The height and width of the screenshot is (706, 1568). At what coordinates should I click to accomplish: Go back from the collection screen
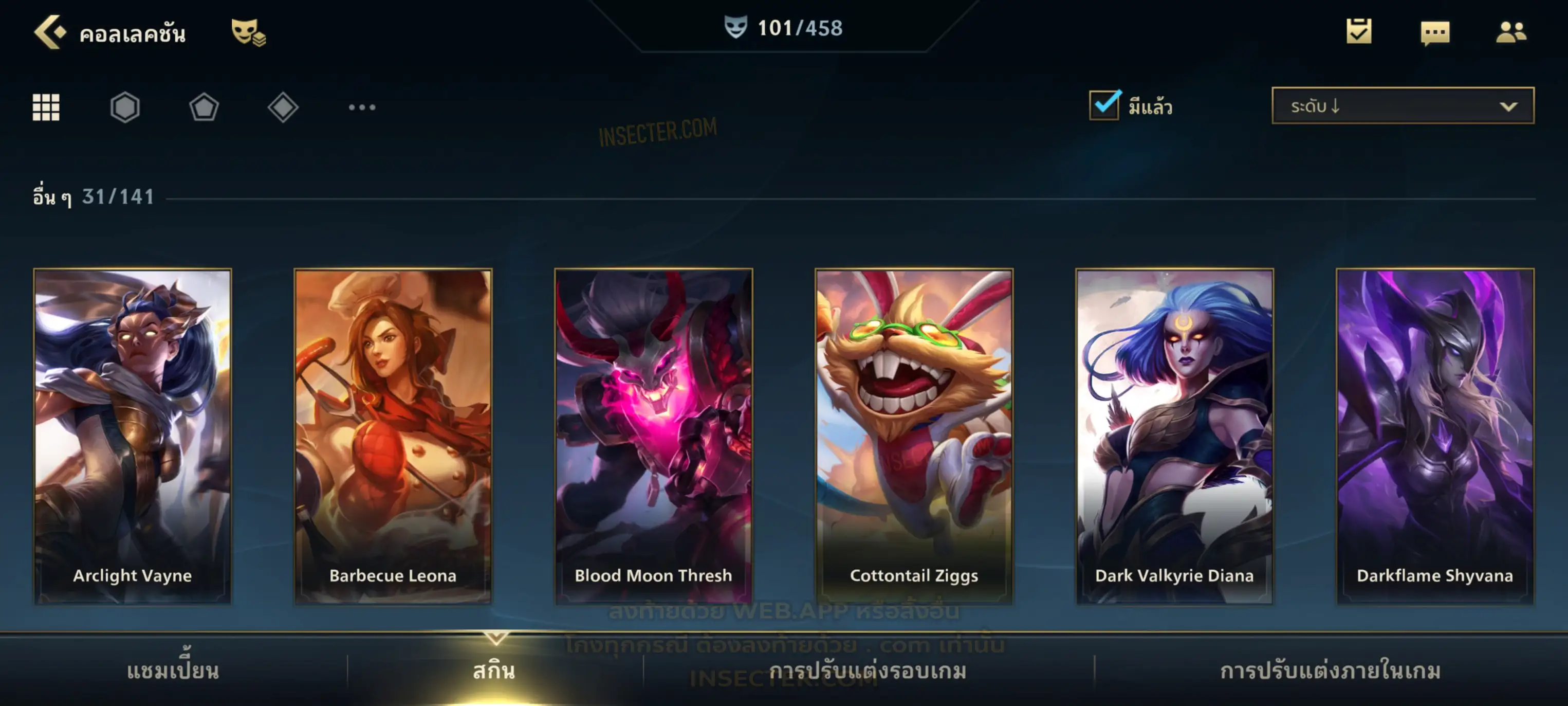49,32
